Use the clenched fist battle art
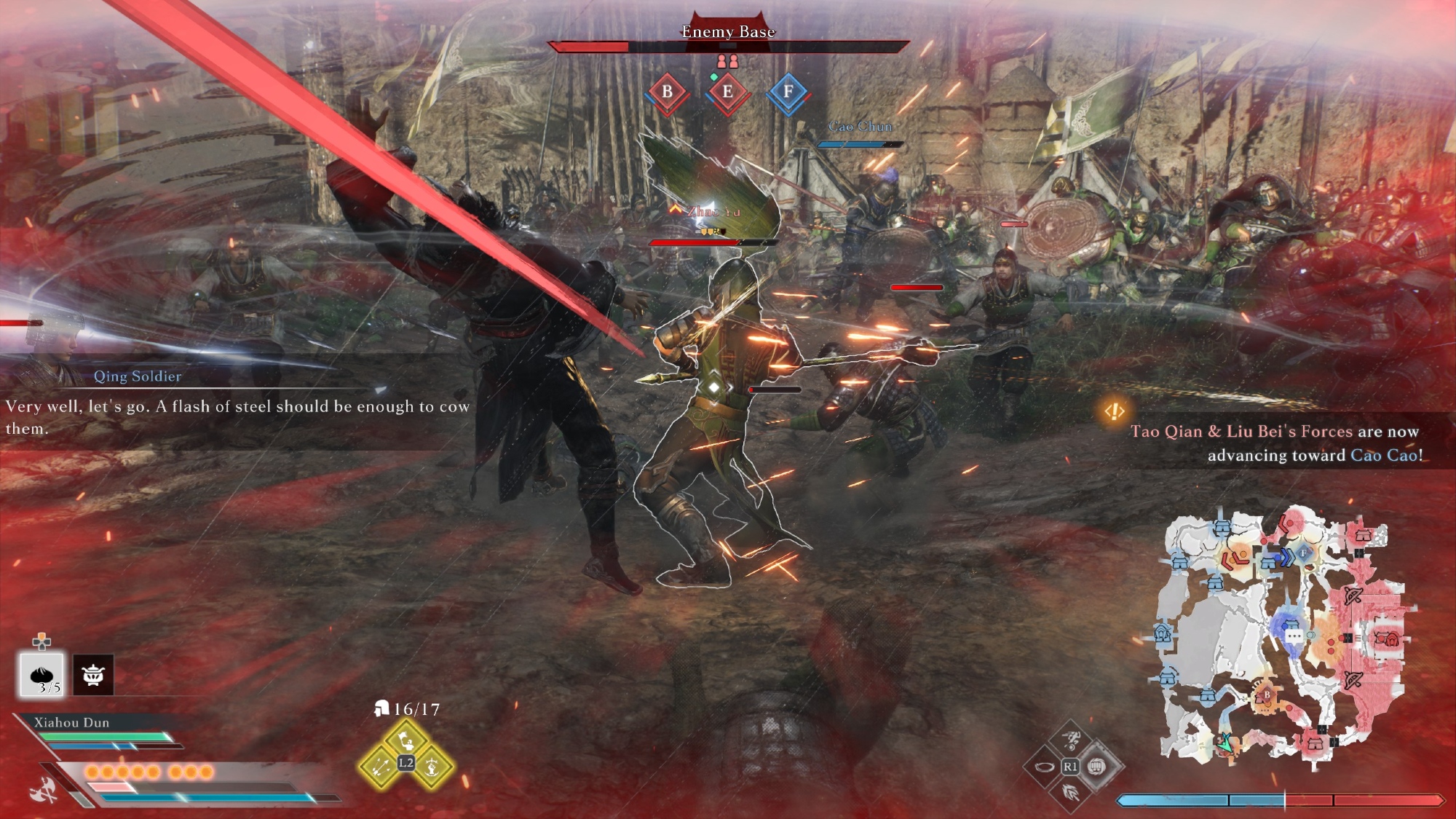 coord(1096,766)
